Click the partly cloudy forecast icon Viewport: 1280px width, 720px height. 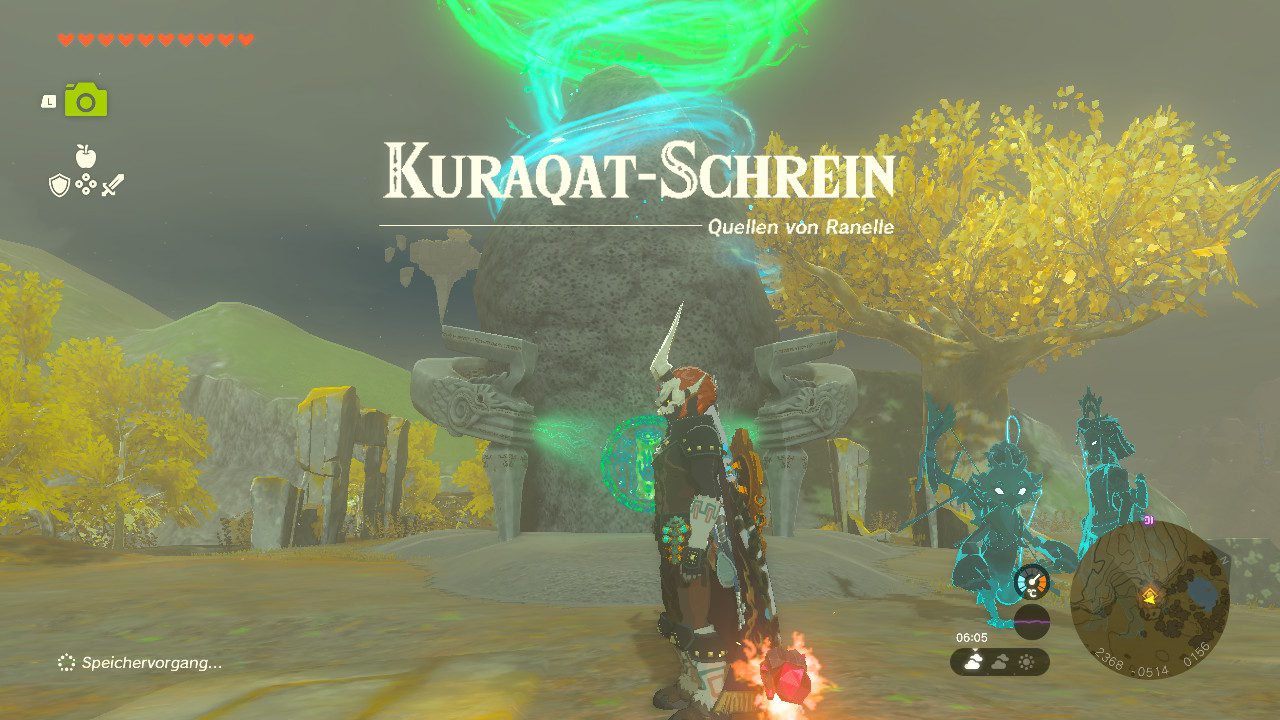pos(1001,662)
